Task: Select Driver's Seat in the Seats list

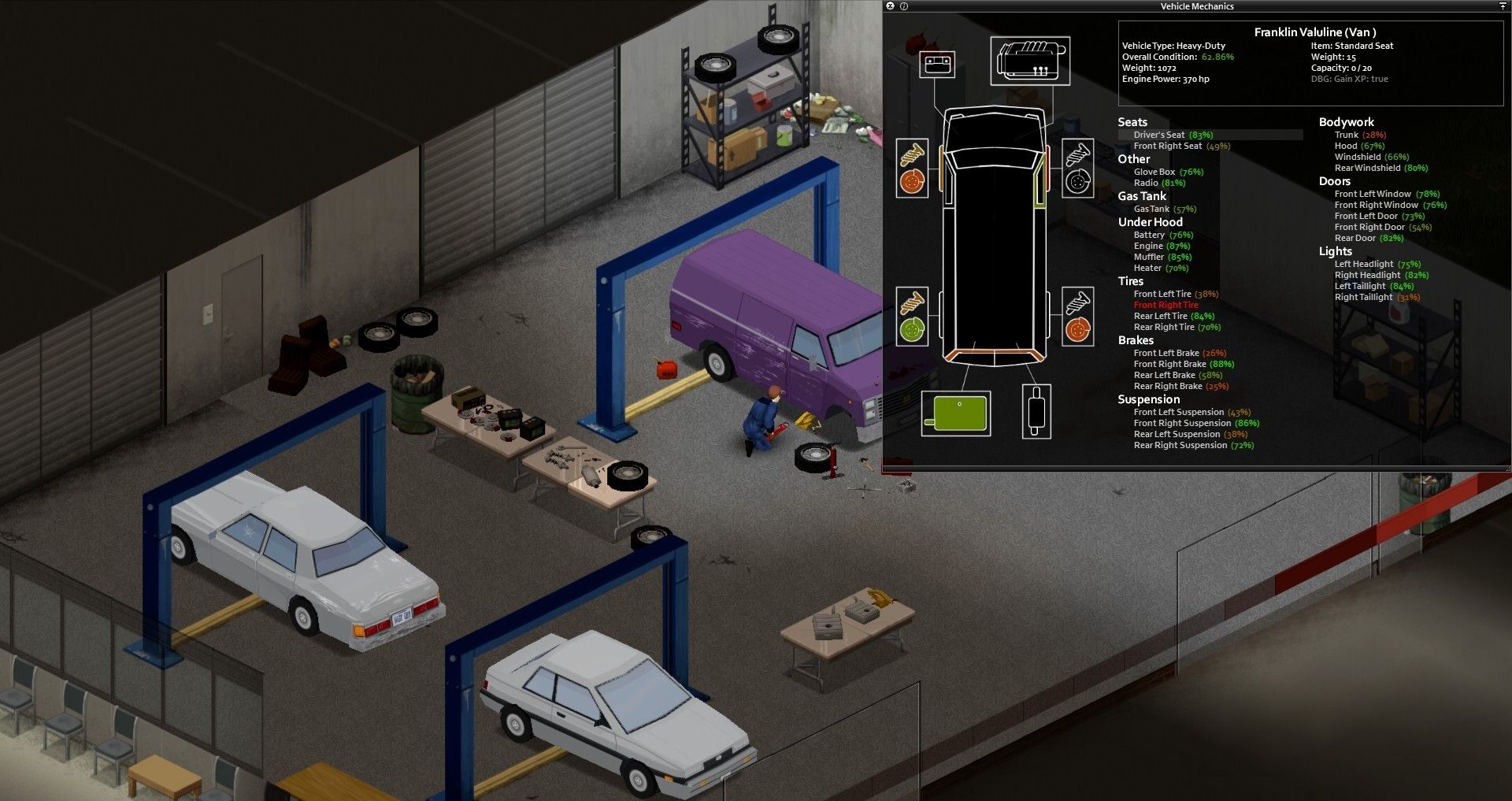Action: pos(1162,134)
